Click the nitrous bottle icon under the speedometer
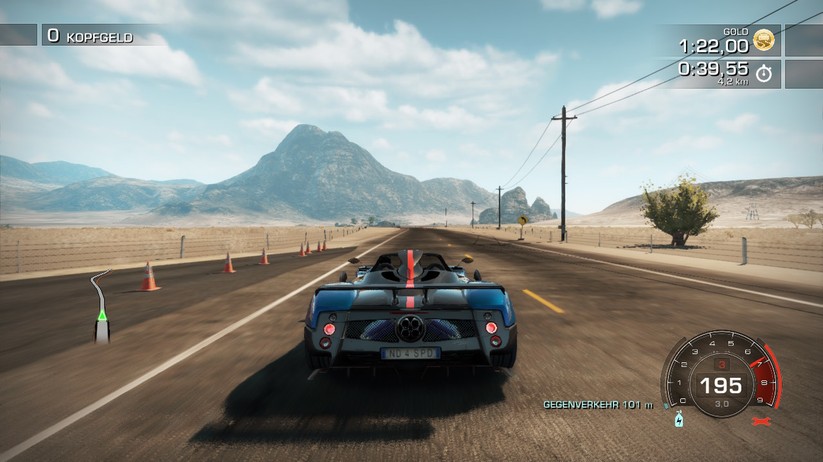 click(x=678, y=418)
